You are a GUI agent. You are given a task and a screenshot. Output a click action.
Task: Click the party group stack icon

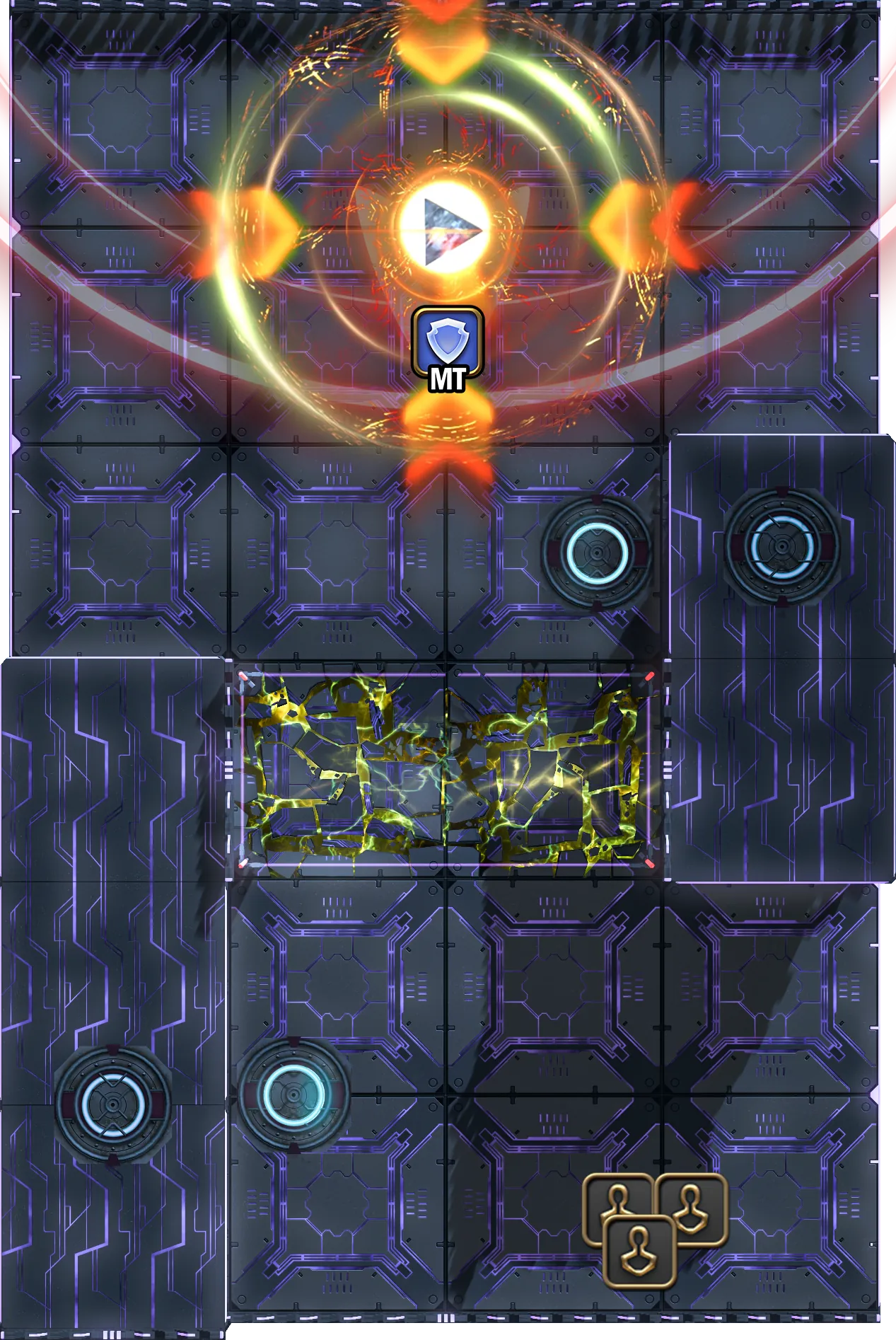tap(653, 1229)
